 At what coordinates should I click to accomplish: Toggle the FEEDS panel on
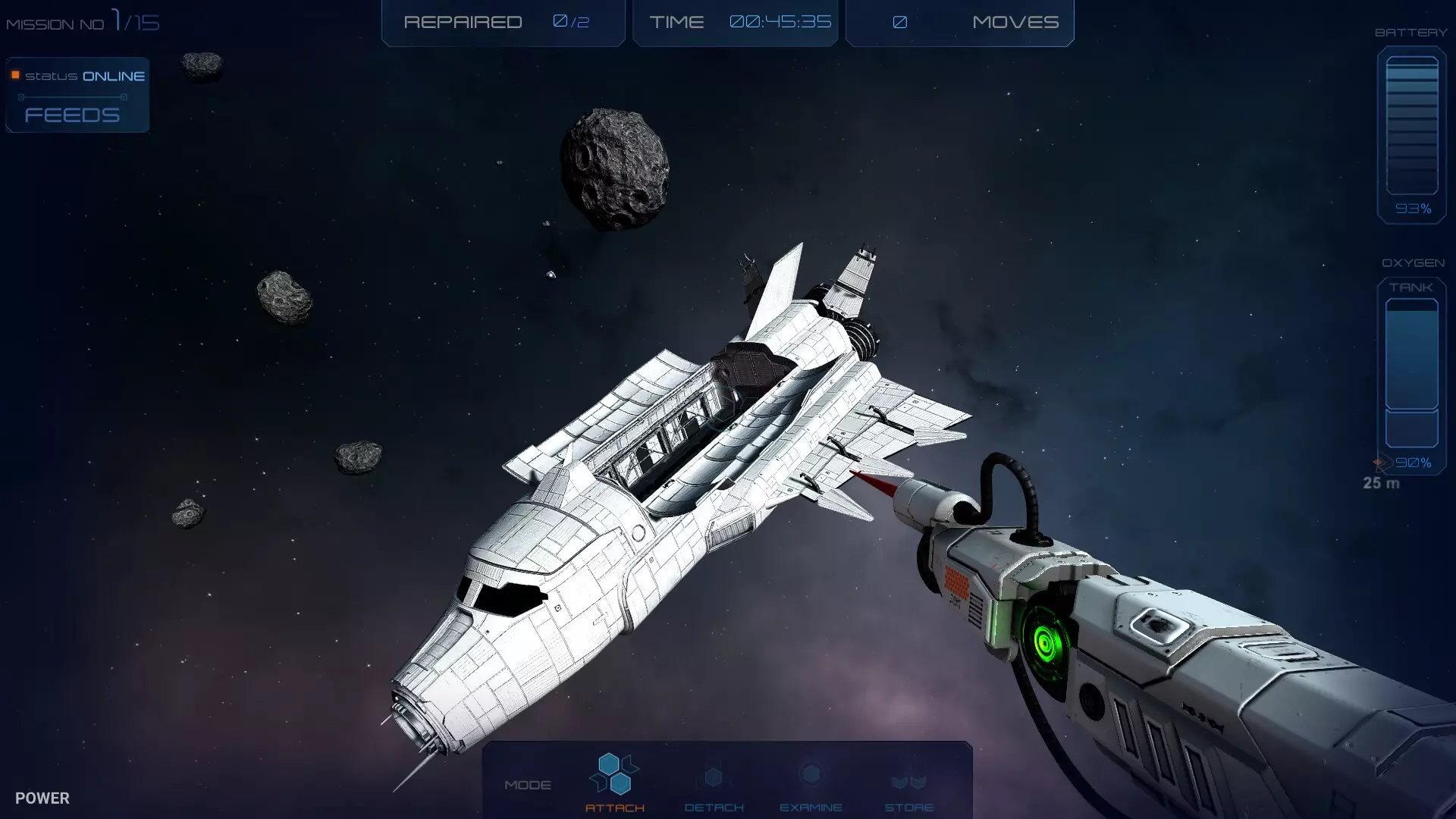click(x=72, y=115)
